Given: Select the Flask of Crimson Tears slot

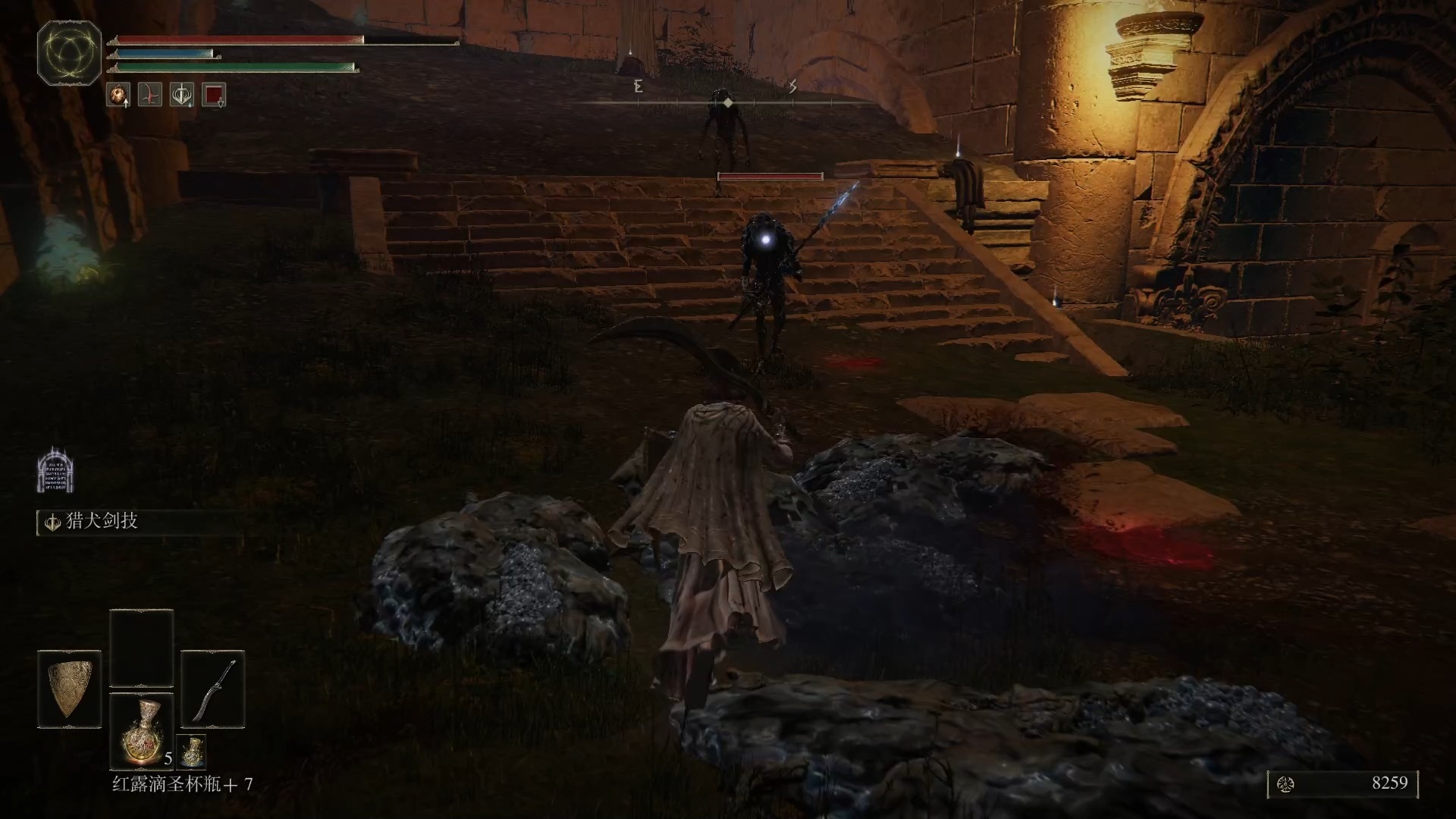Looking at the screenshot, I should pyautogui.click(x=142, y=730).
